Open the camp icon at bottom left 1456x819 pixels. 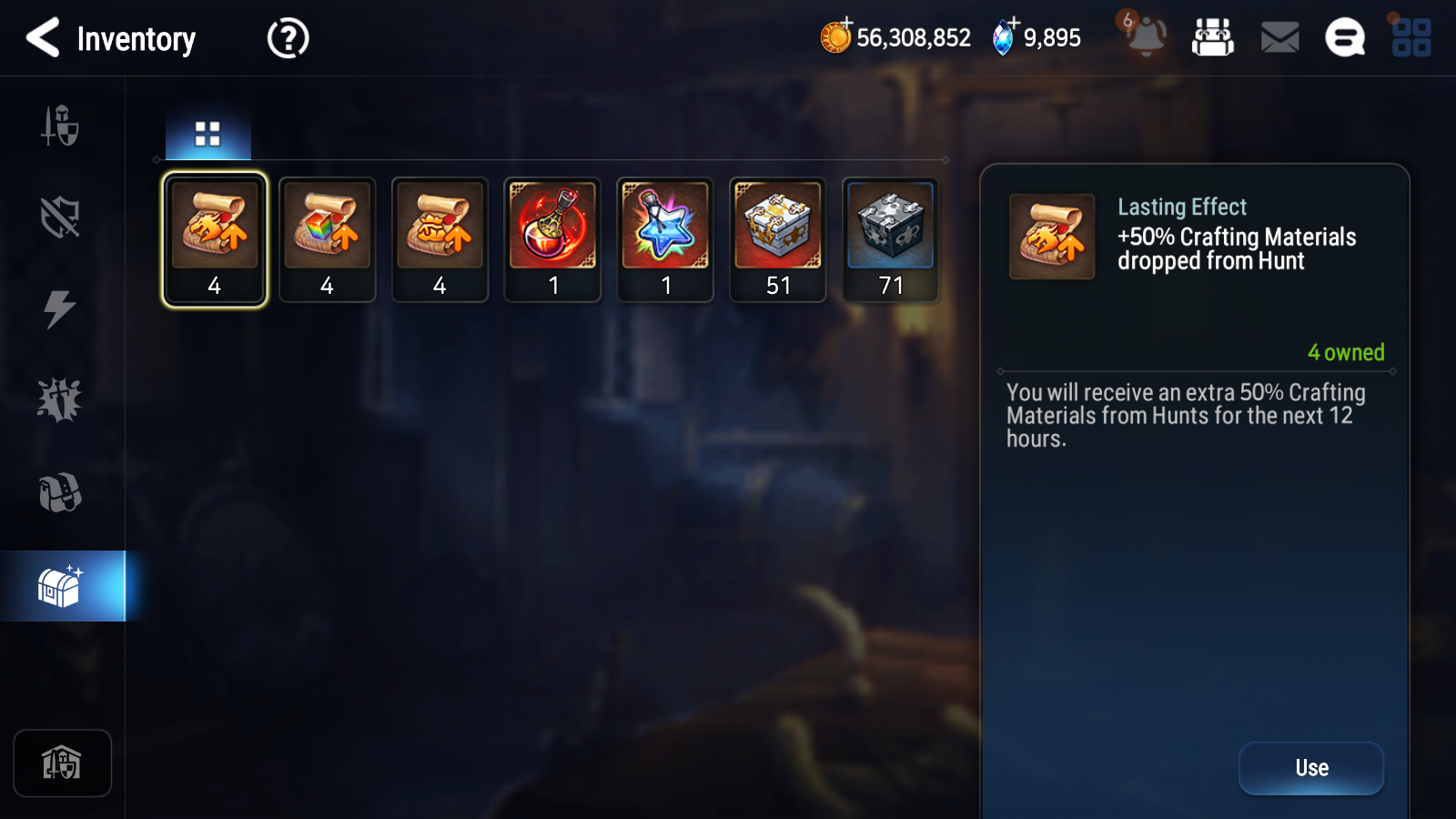click(62, 763)
